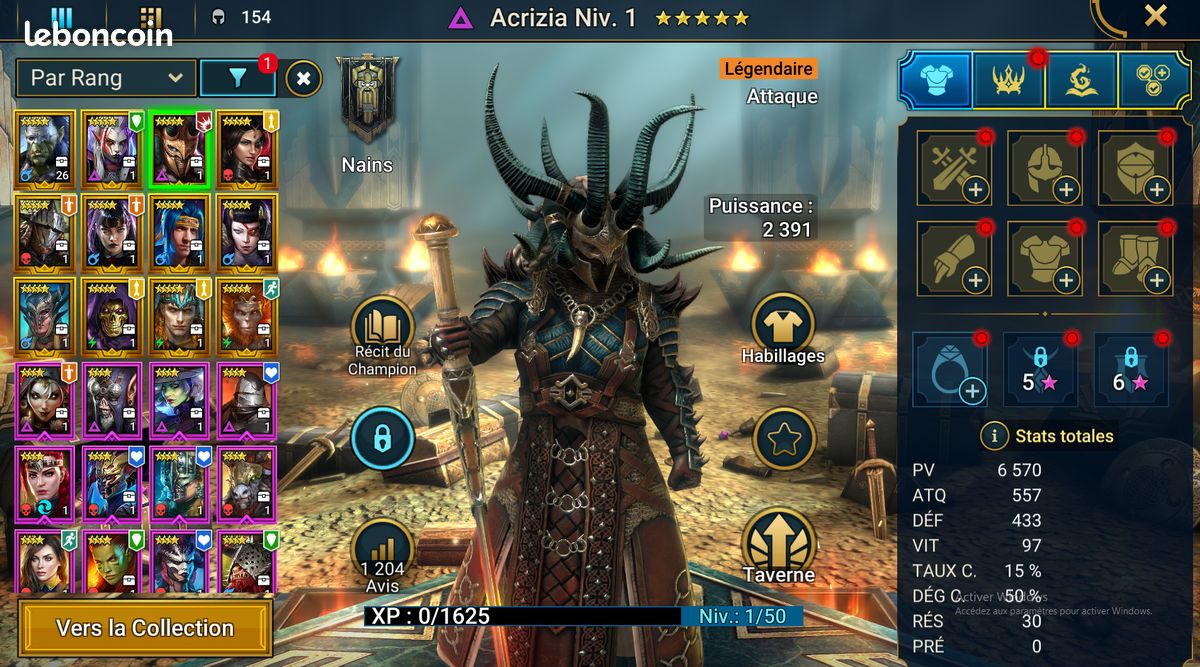Toggle the champion lock button
Viewport: 1200px width, 667px height.
[x=383, y=438]
